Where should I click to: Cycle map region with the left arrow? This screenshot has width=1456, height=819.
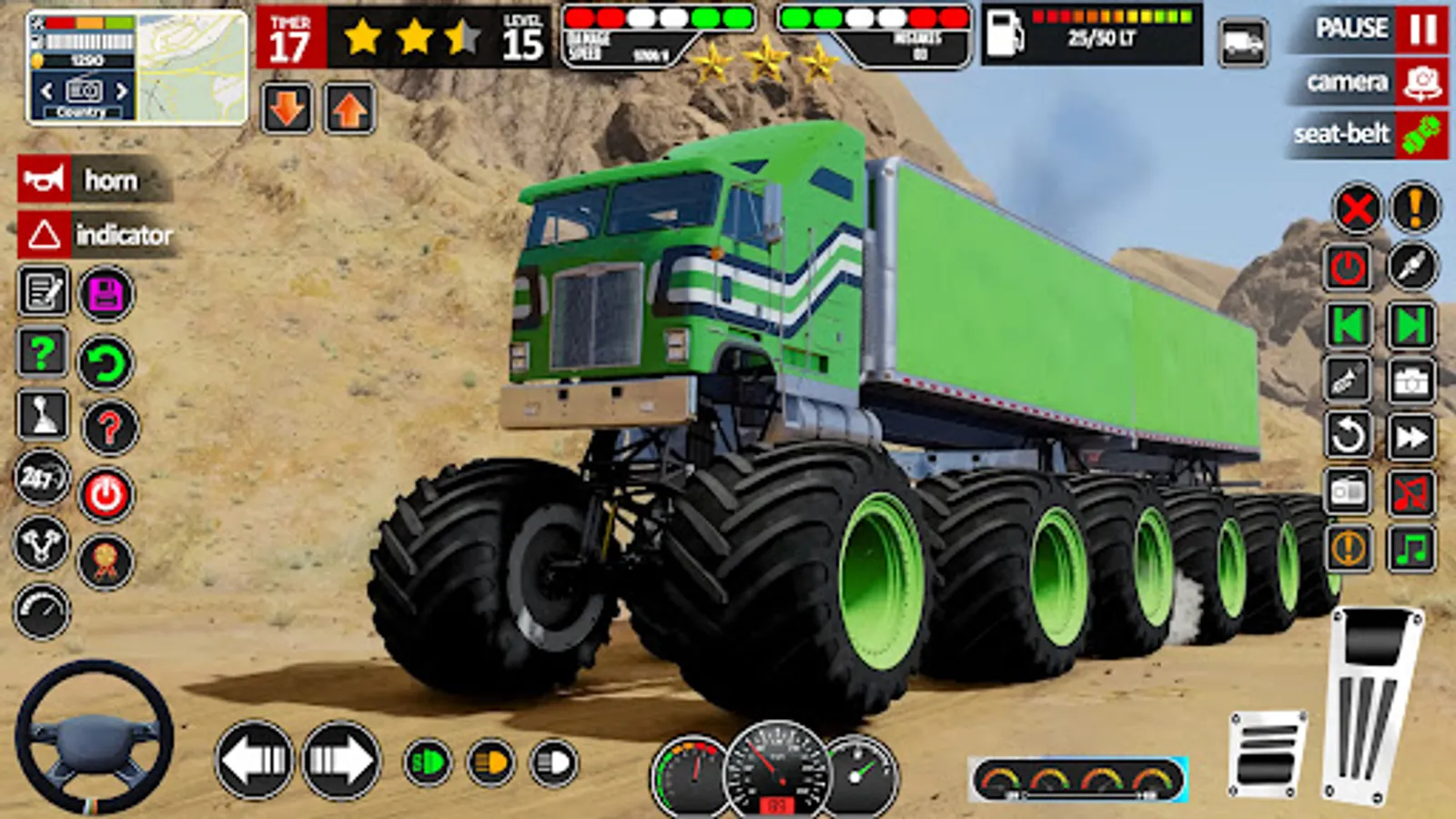[46, 91]
